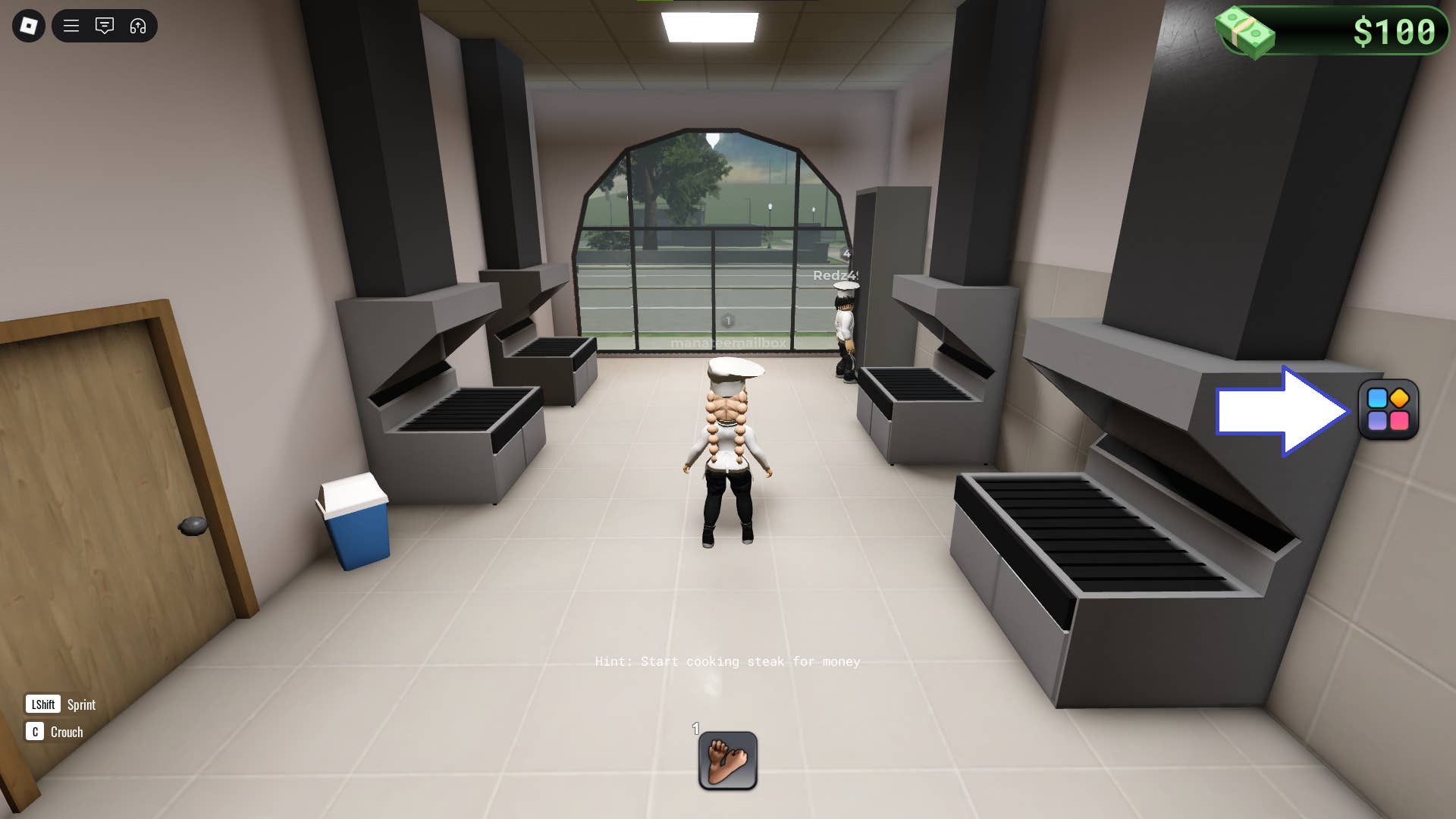This screenshot has width=1456, height=819.
Task: Toggle crouch using the C keybind label
Action: click(35, 732)
